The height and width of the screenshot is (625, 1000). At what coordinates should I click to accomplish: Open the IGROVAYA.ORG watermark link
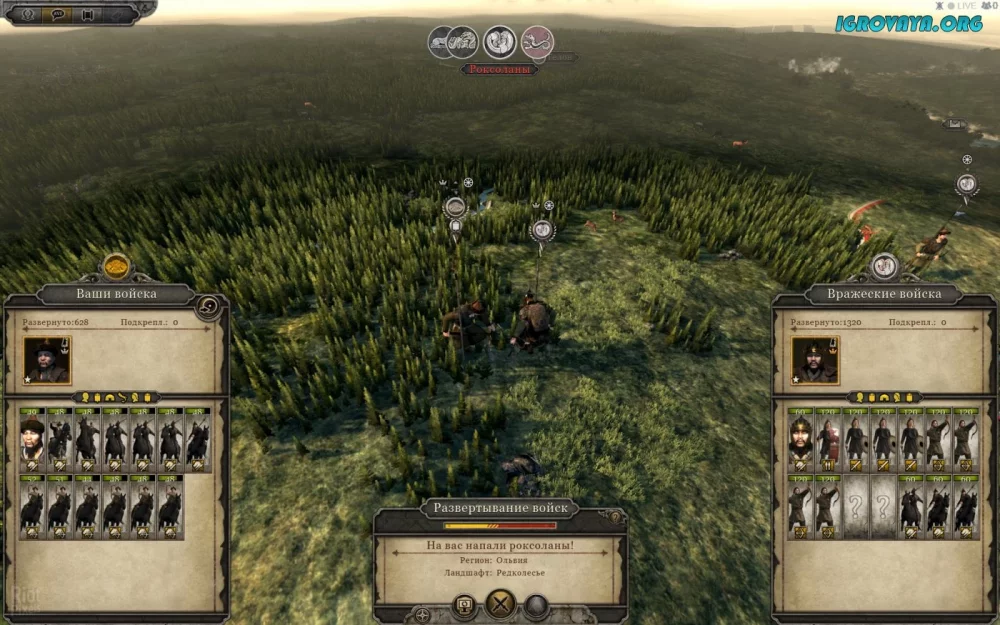909,23
